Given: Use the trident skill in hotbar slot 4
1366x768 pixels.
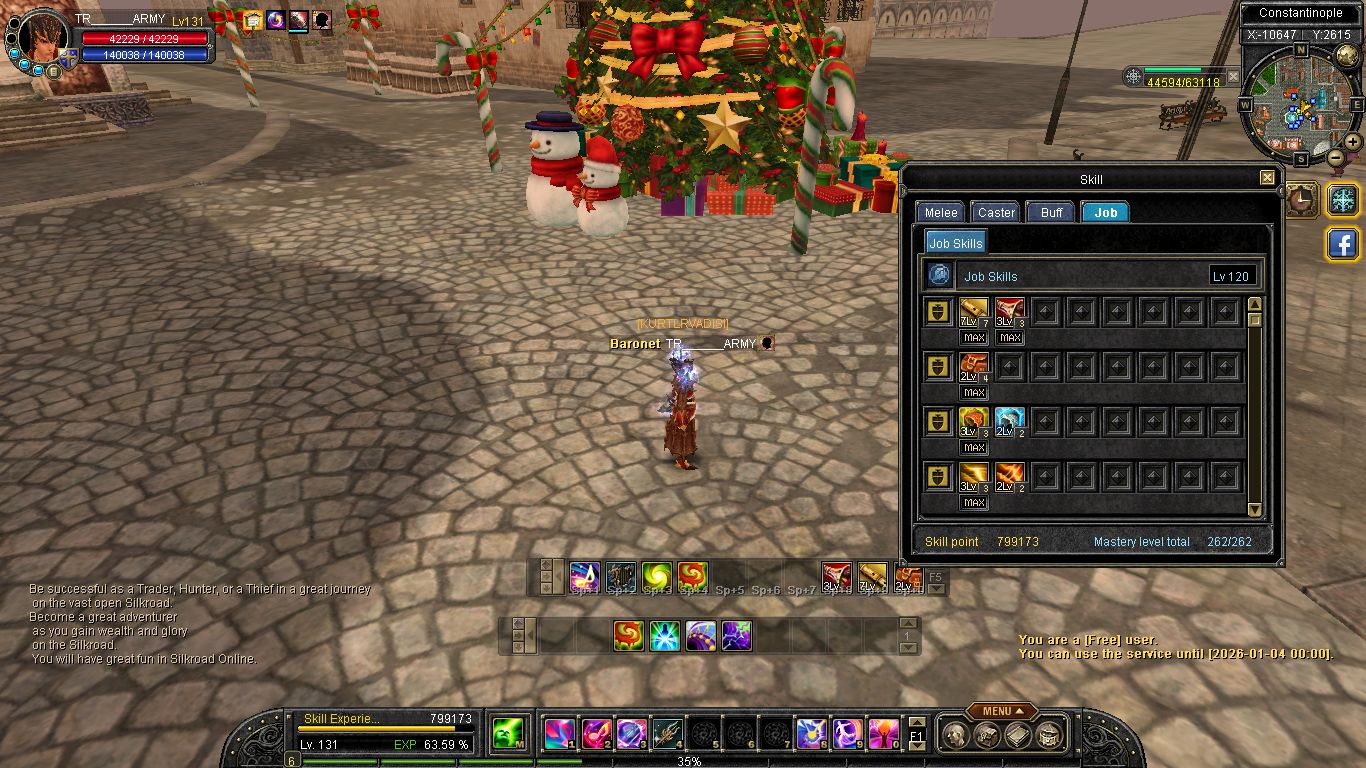Looking at the screenshot, I should coord(667,735).
